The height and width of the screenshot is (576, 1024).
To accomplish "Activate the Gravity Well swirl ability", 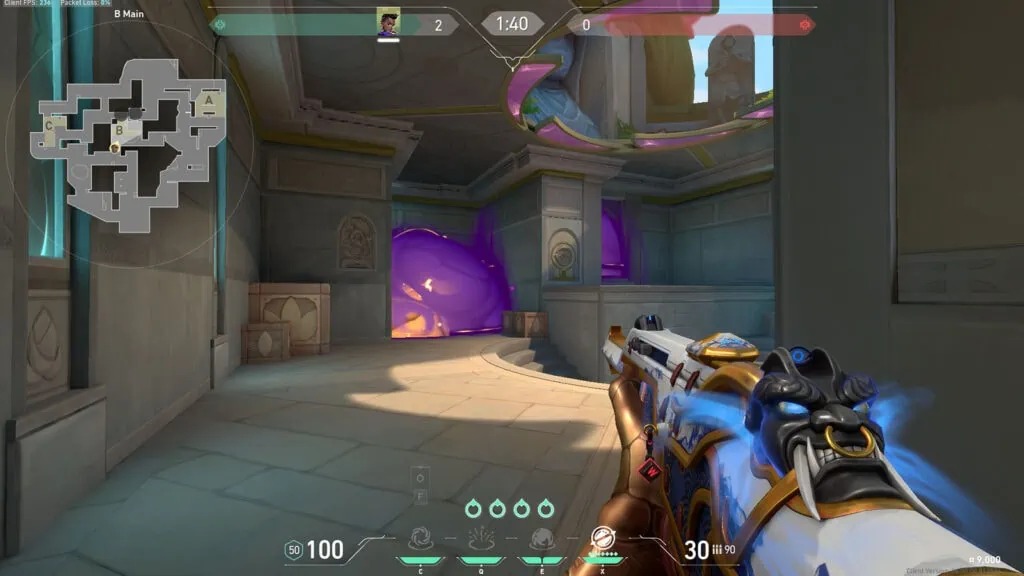I will point(423,539).
